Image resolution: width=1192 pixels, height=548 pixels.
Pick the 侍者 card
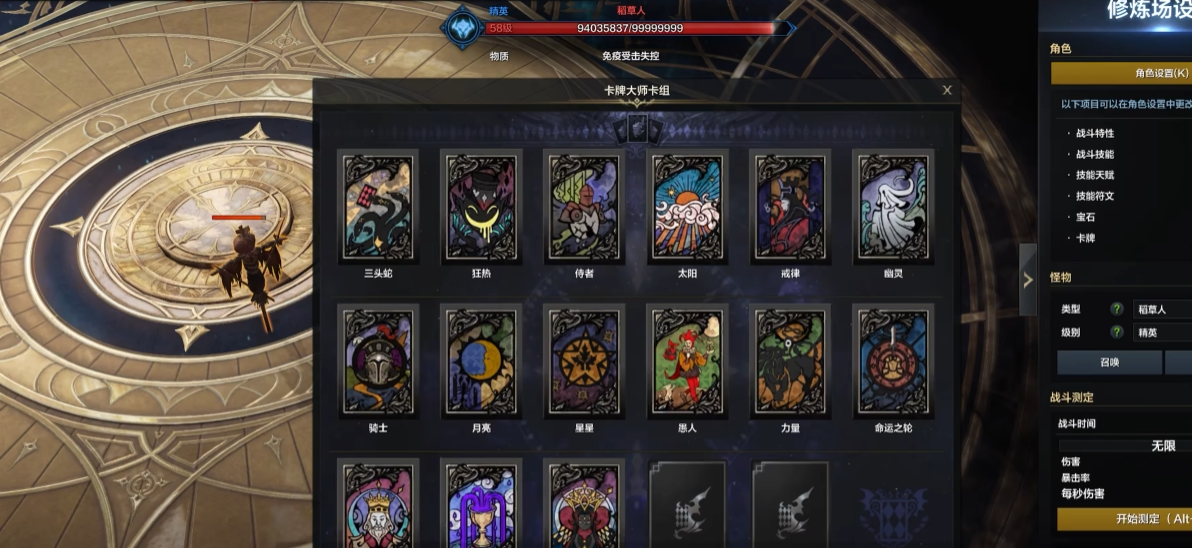pos(584,207)
